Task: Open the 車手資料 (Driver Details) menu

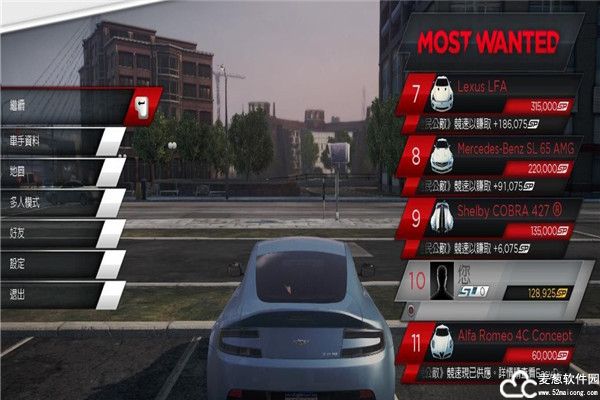Action: coord(60,141)
